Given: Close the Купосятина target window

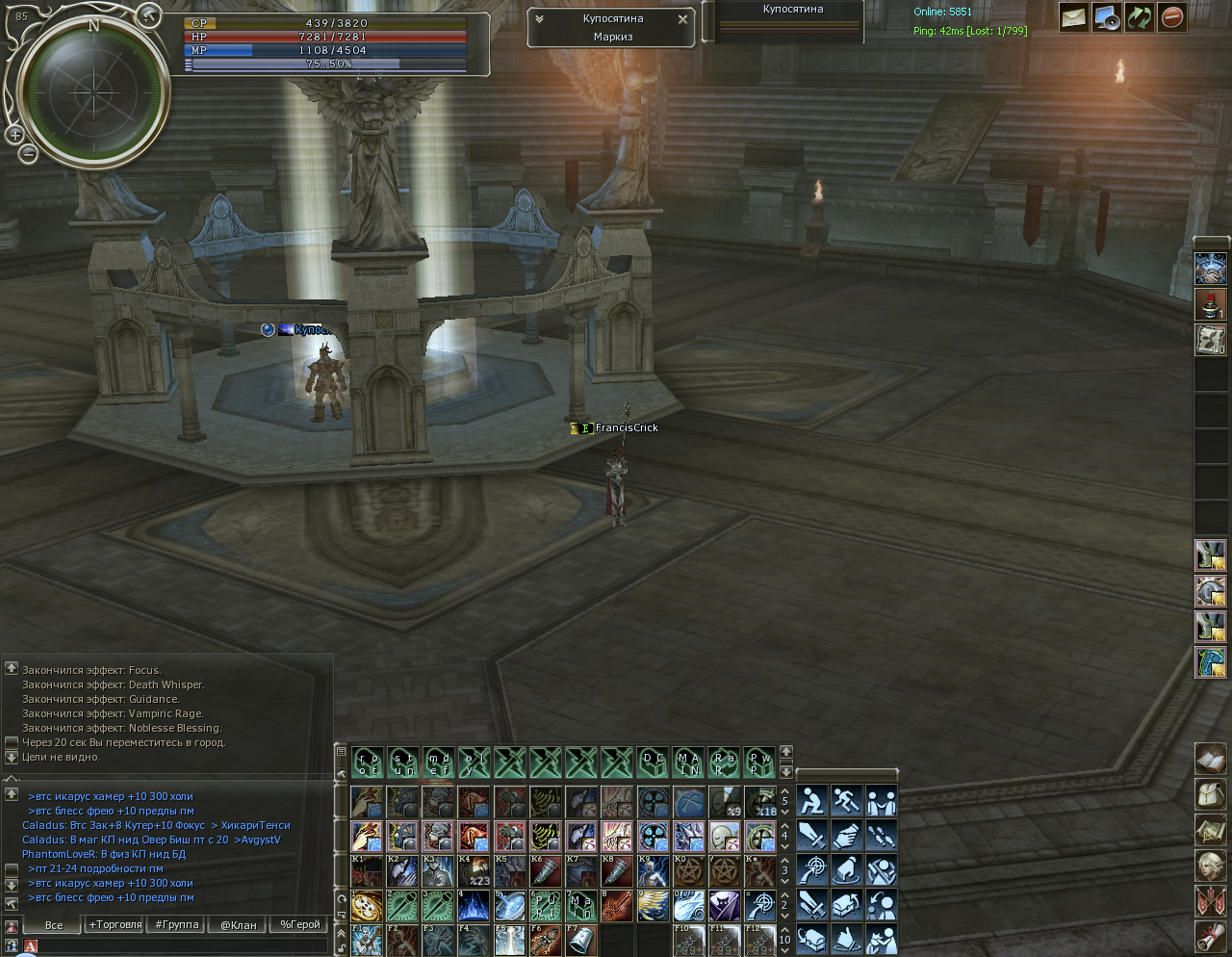Looking at the screenshot, I should coord(682,19).
